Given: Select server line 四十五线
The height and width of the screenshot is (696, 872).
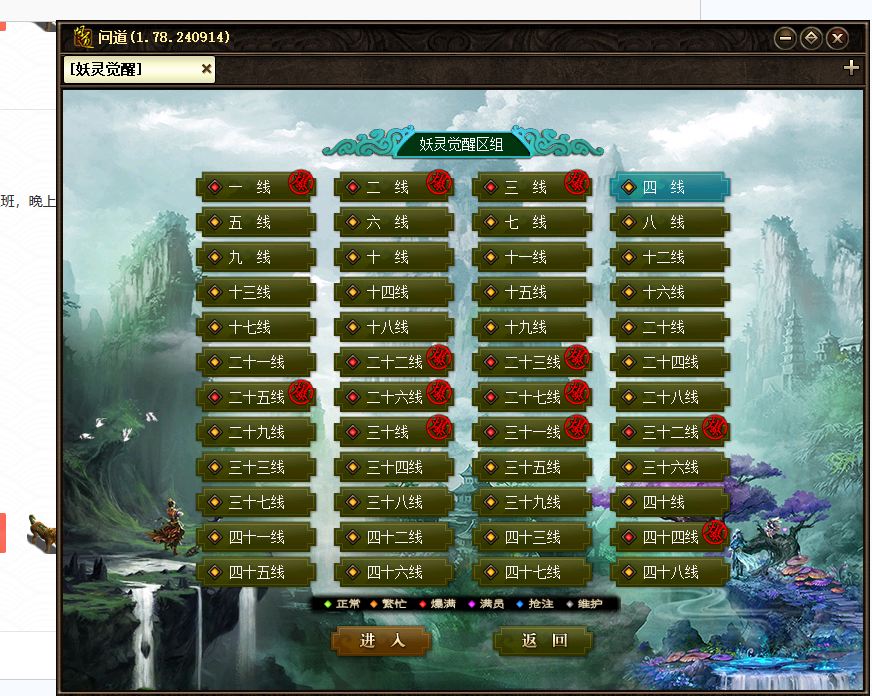Looking at the screenshot, I should (254, 572).
